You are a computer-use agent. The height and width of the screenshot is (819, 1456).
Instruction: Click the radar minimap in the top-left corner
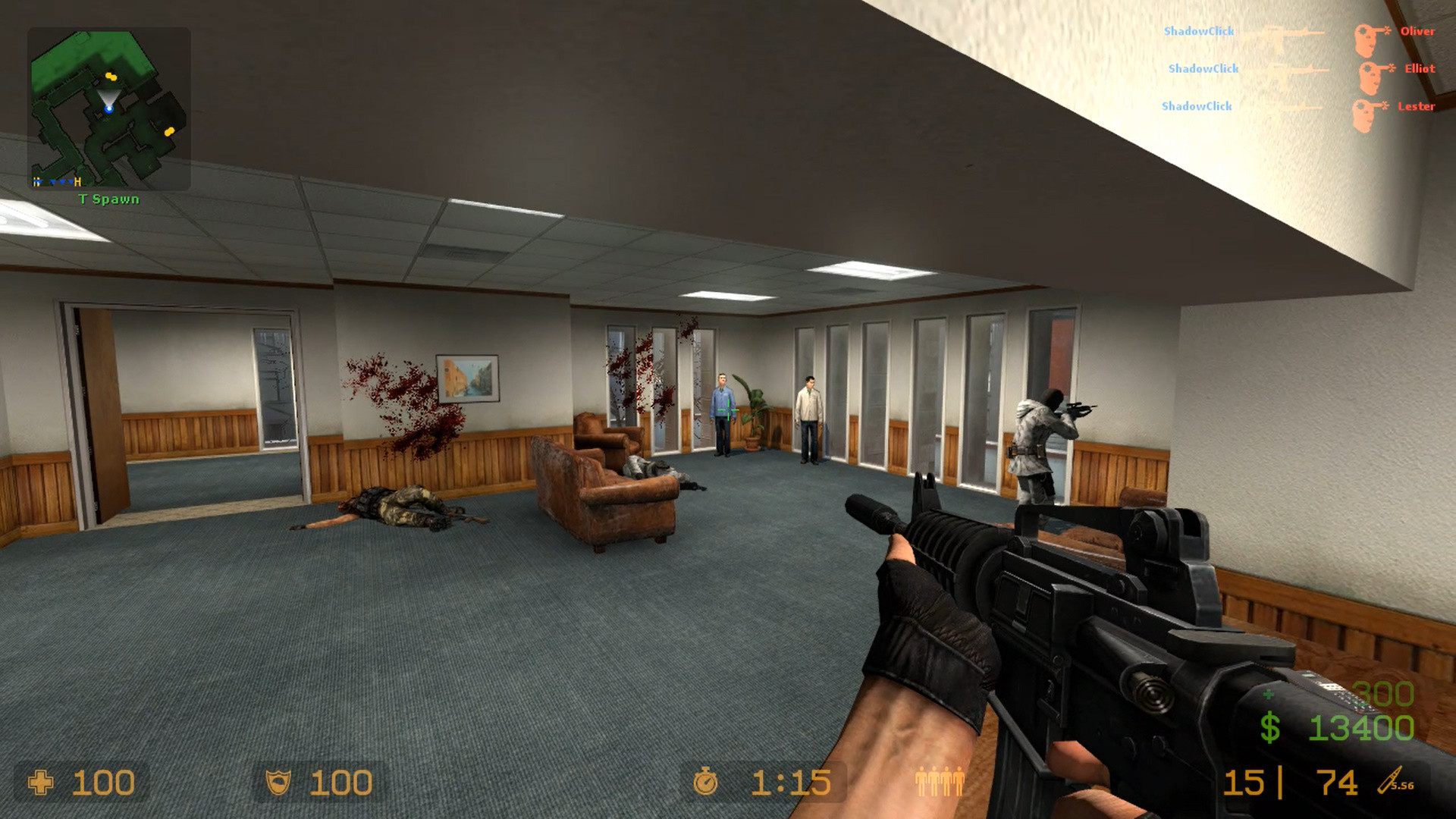tap(108, 106)
